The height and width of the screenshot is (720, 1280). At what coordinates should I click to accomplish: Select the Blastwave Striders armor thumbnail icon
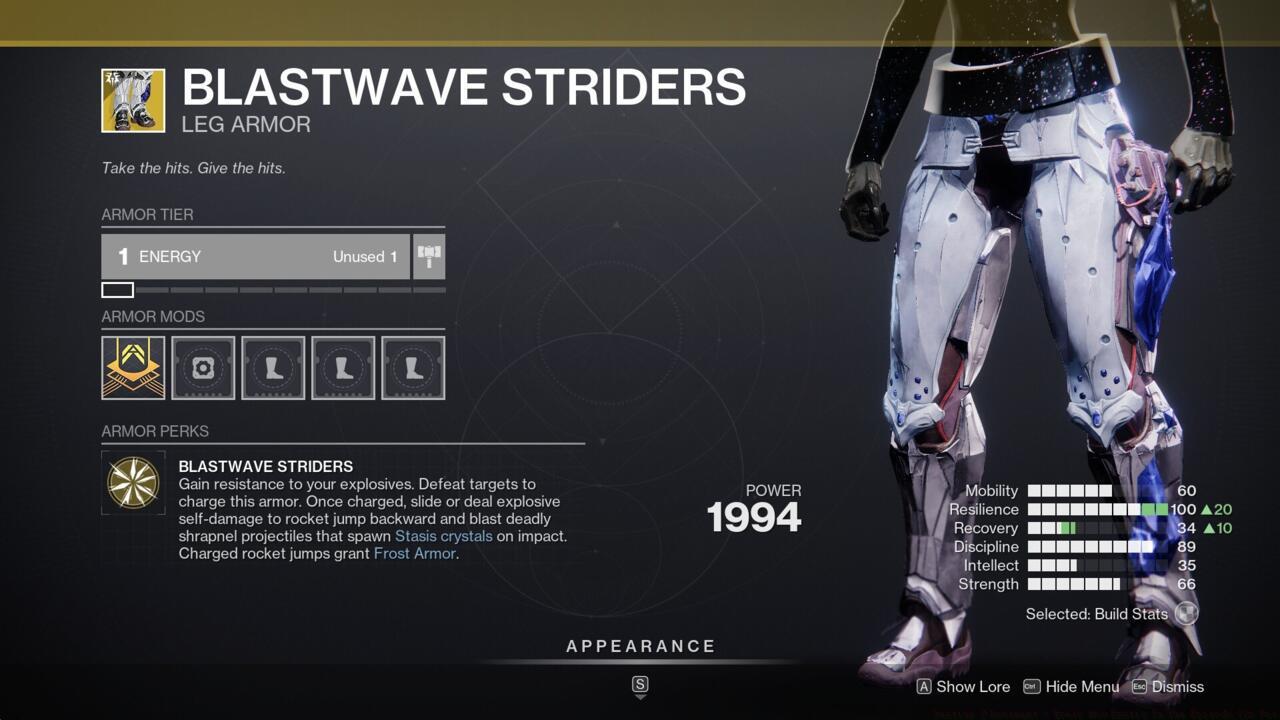pyautogui.click(x=133, y=100)
